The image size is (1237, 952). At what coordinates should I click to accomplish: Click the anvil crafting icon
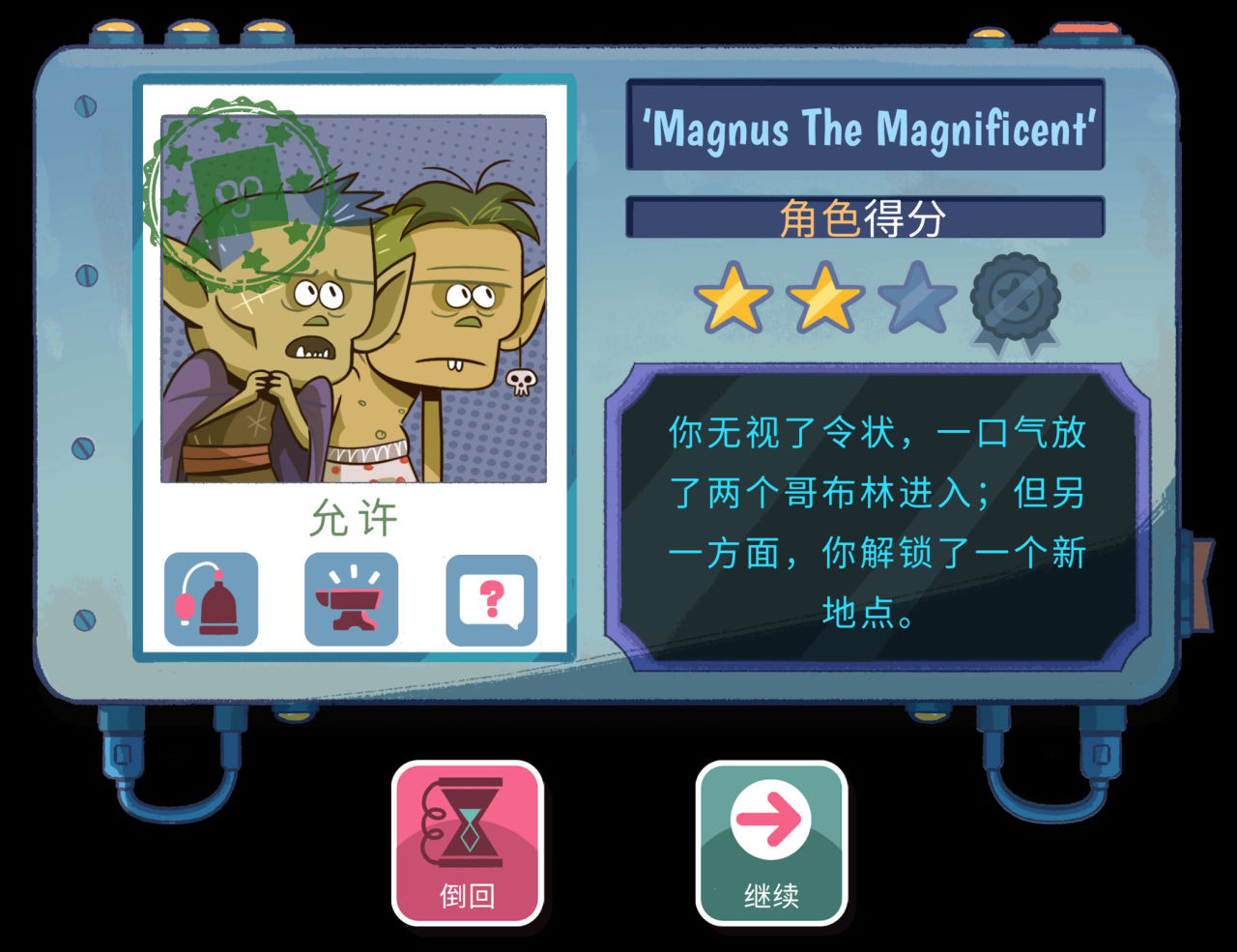353,597
